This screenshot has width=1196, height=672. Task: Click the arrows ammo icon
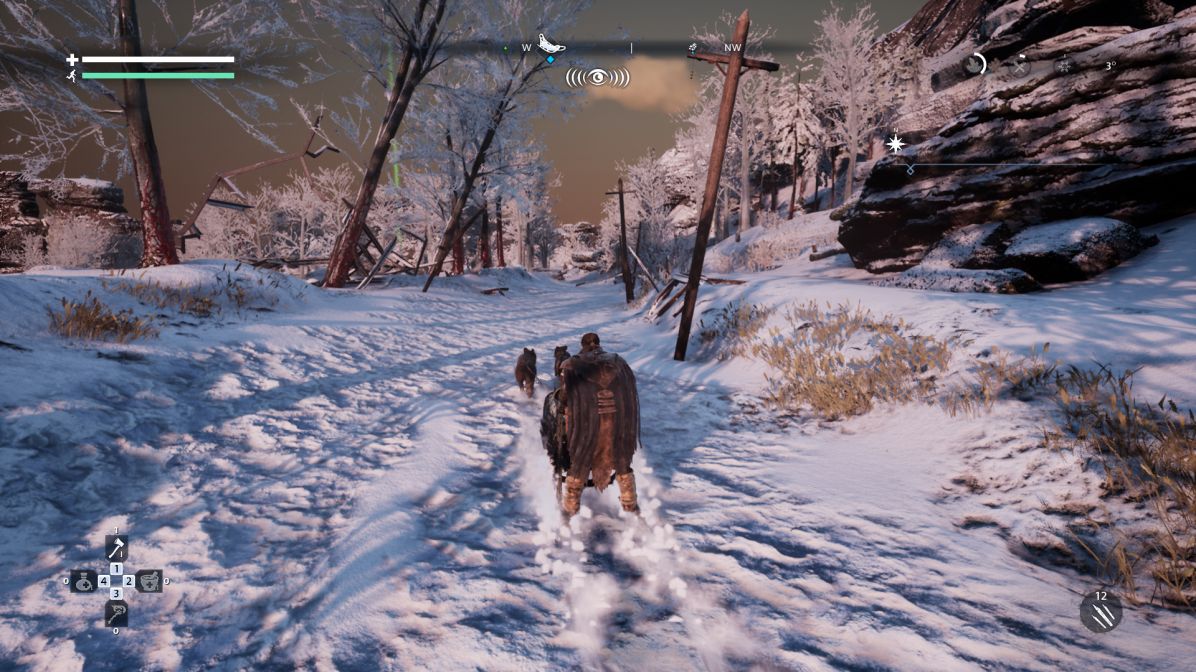(1100, 612)
